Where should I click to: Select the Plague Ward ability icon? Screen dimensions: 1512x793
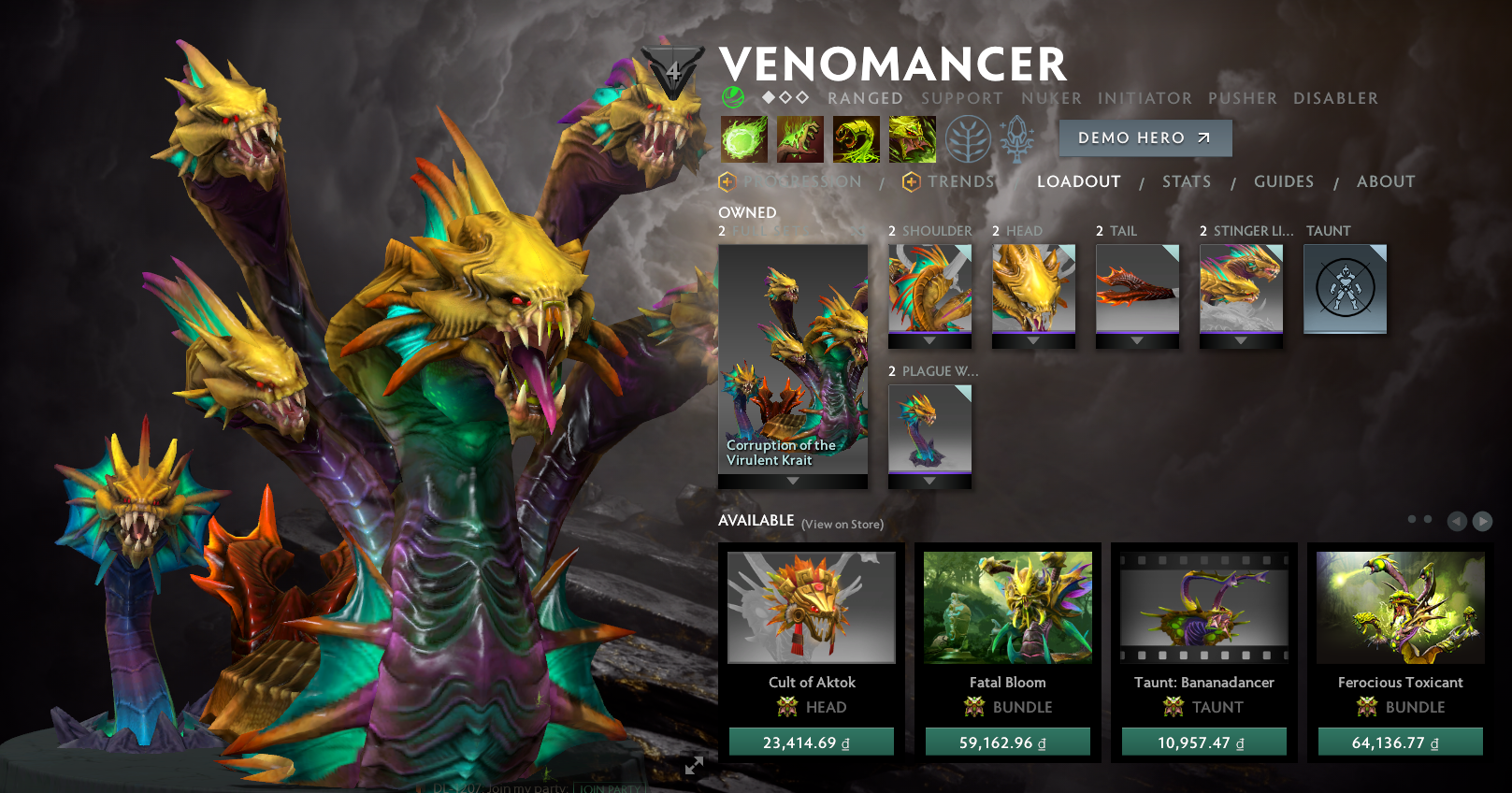click(x=855, y=137)
